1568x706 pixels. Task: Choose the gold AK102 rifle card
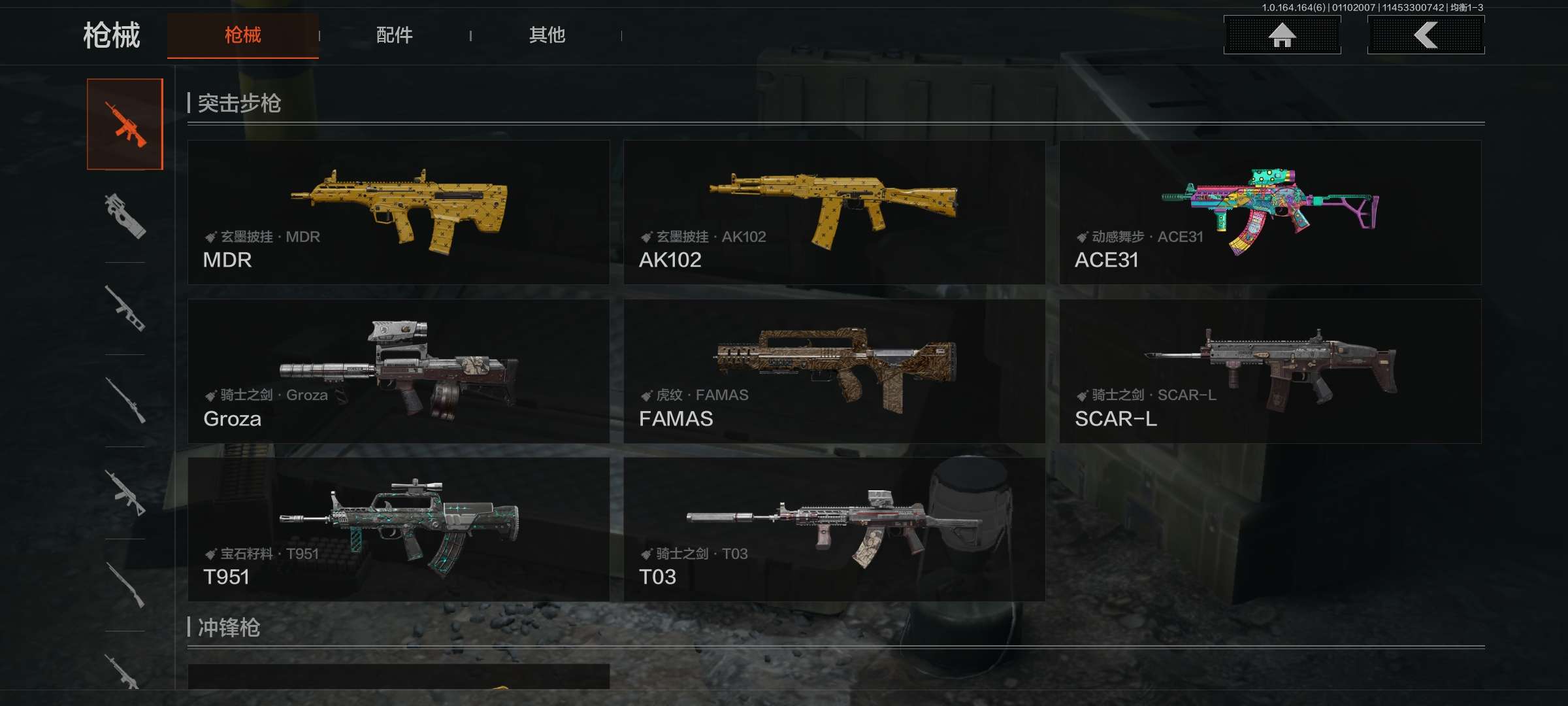pyautogui.click(x=834, y=212)
